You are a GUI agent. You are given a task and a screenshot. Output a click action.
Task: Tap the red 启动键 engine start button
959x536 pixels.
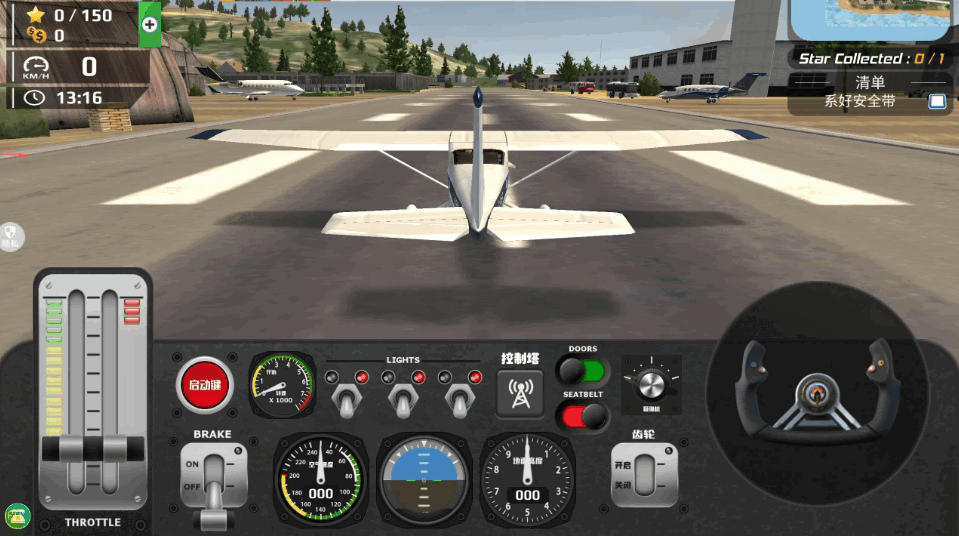coord(204,385)
